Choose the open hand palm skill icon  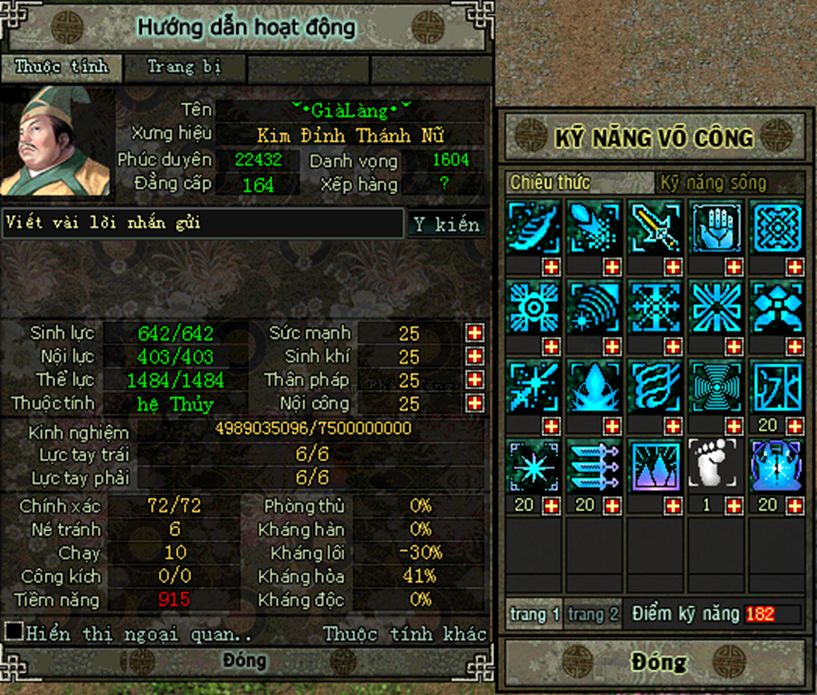[x=714, y=225]
